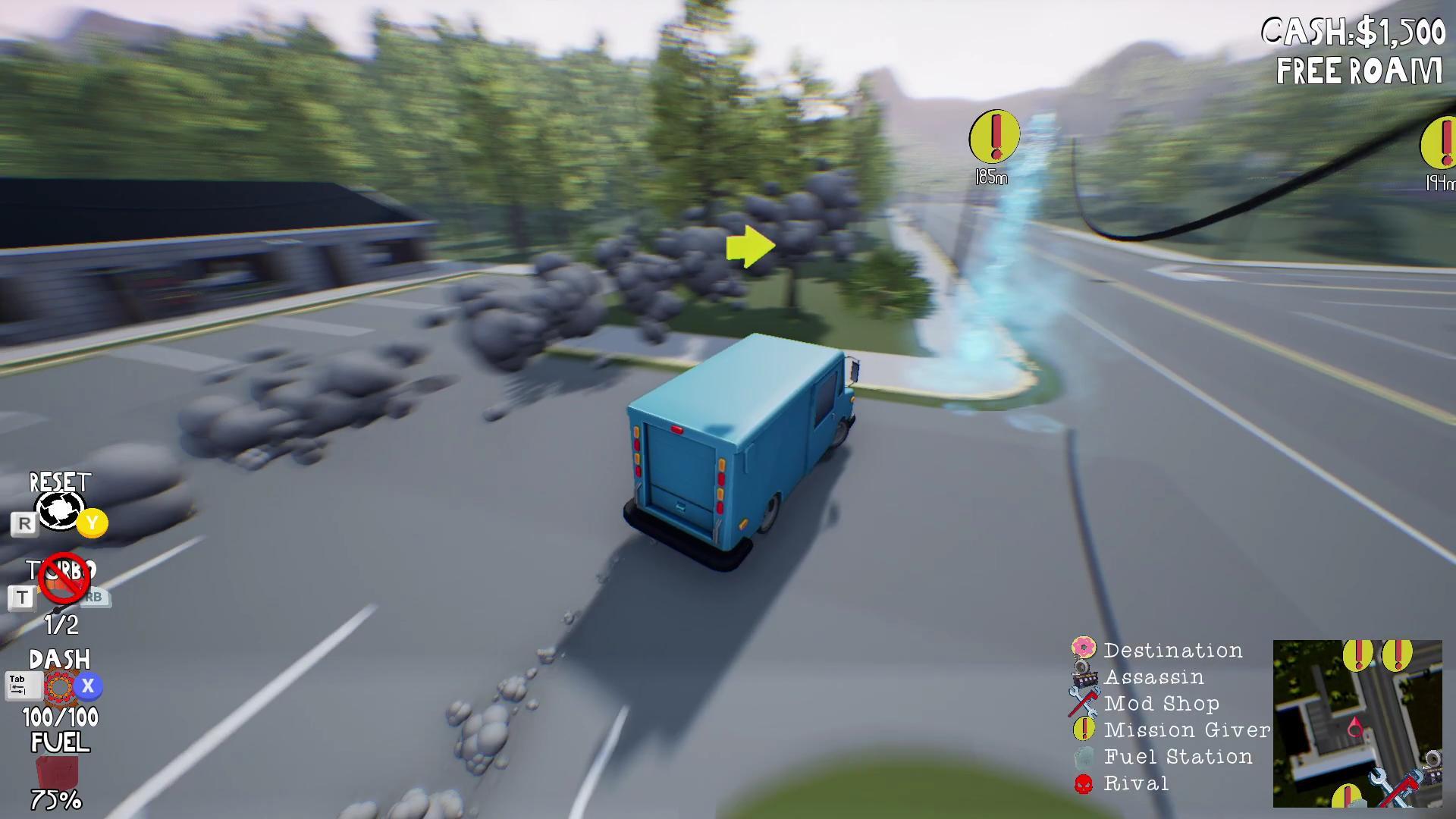The height and width of the screenshot is (819, 1456).
Task: Click the Tab key dash prompt
Action: click(x=23, y=685)
